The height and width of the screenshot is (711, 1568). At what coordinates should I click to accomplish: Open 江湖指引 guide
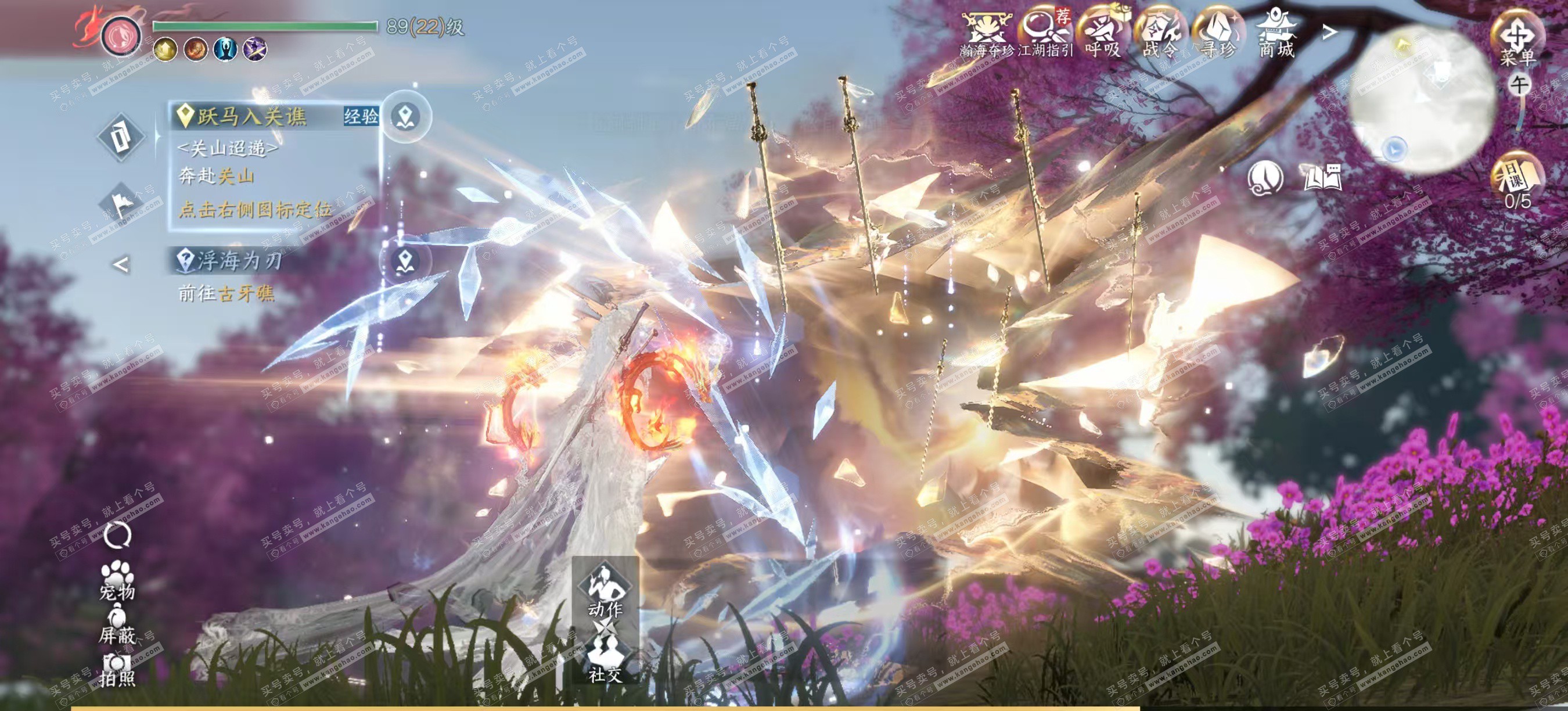click(x=1044, y=34)
